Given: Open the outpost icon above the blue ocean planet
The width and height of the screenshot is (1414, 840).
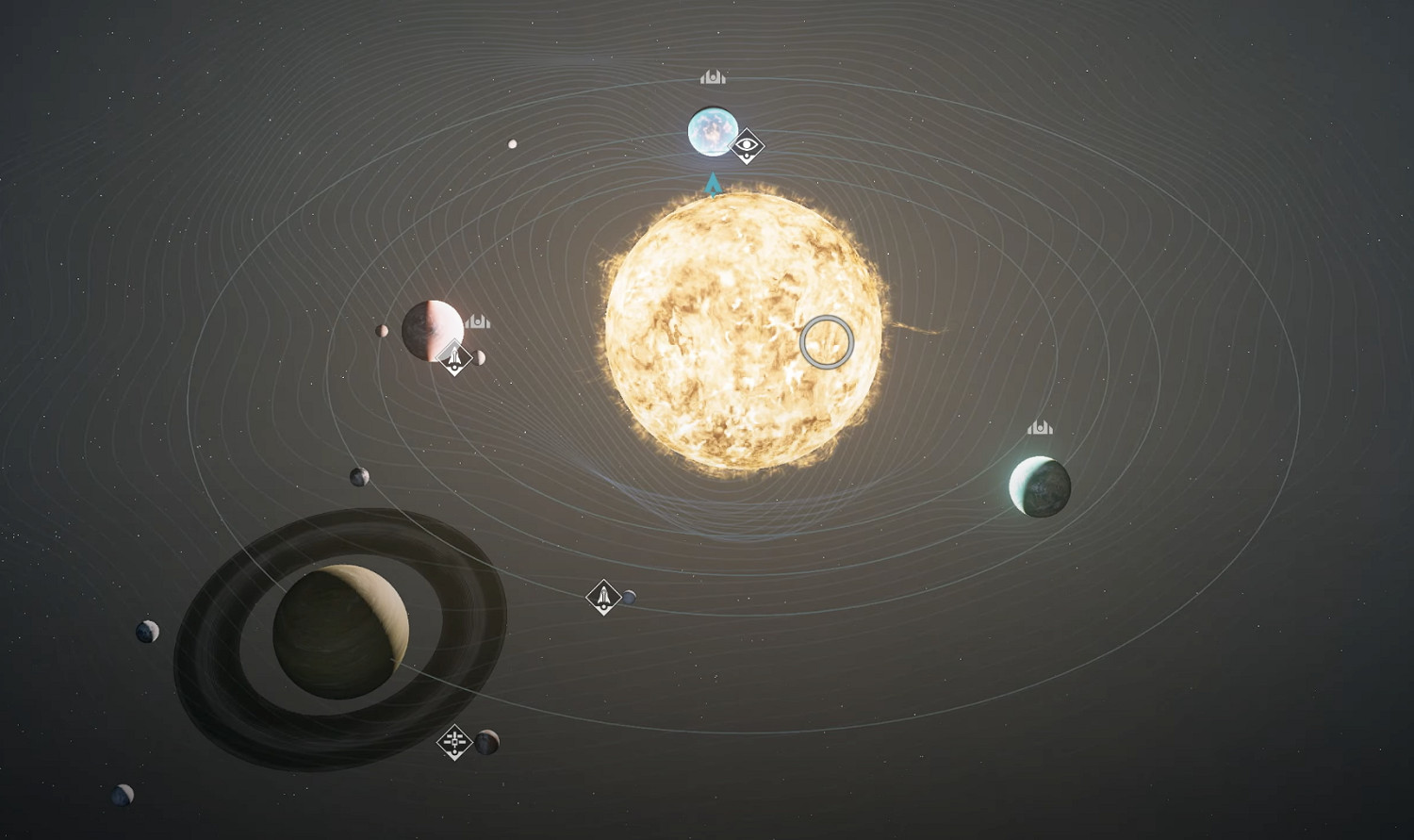Looking at the screenshot, I should point(712,76).
